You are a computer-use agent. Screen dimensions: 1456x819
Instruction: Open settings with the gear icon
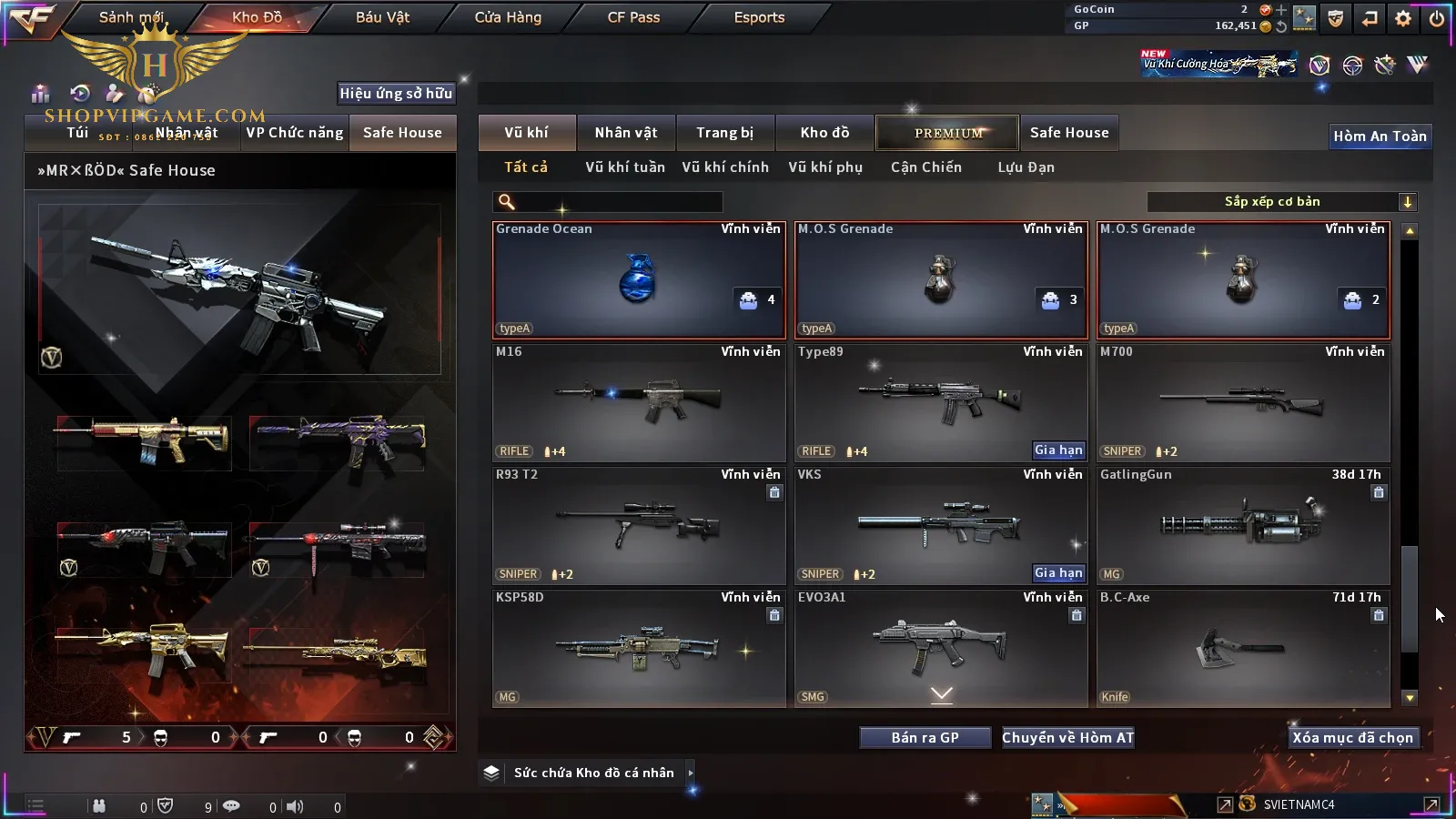coord(1403,18)
